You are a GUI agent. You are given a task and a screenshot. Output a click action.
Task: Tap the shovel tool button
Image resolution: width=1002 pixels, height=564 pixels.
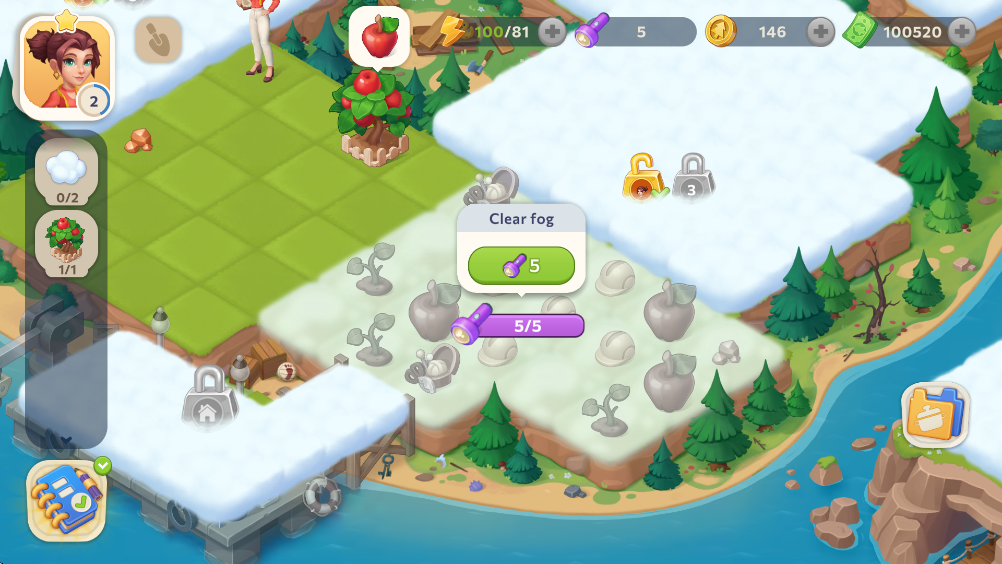158,40
